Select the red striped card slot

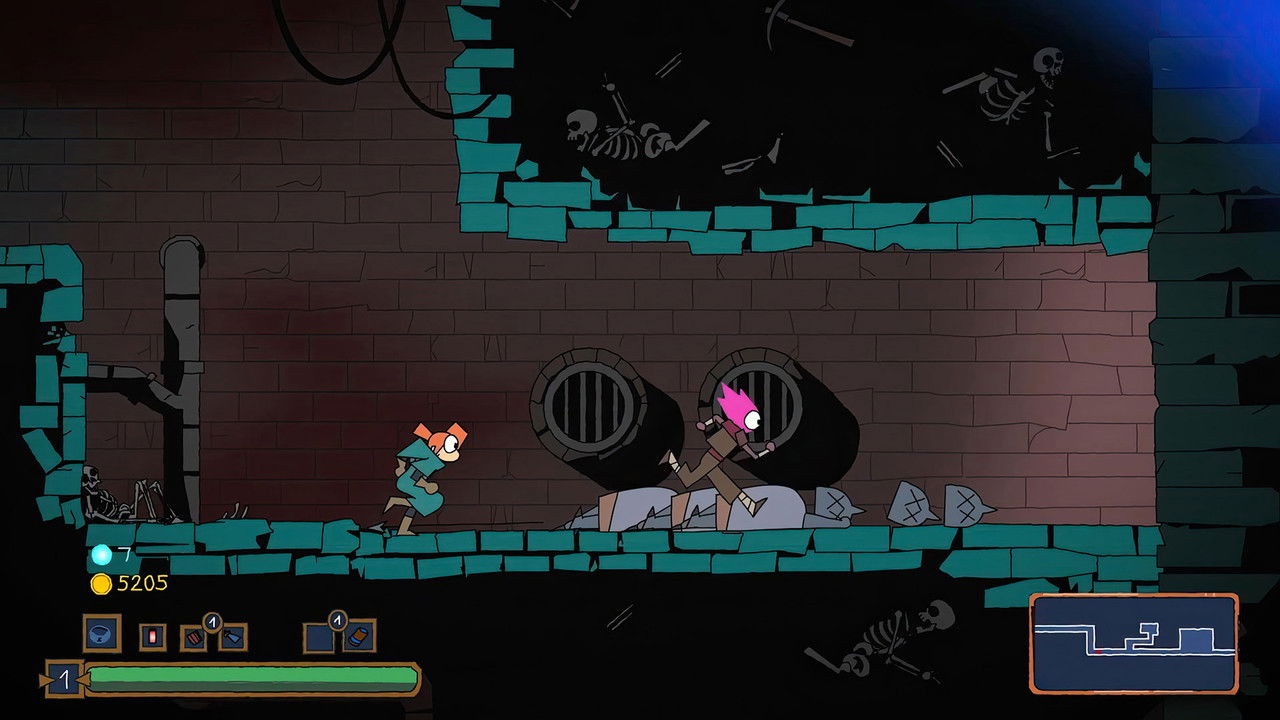coord(193,637)
